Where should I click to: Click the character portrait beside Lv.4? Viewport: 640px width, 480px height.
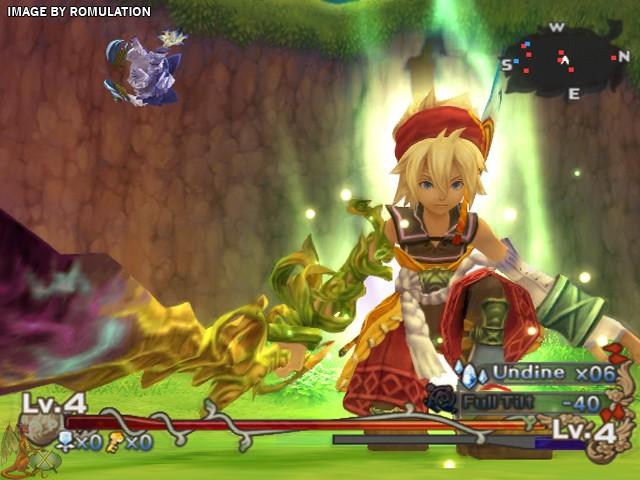pos(38,431)
